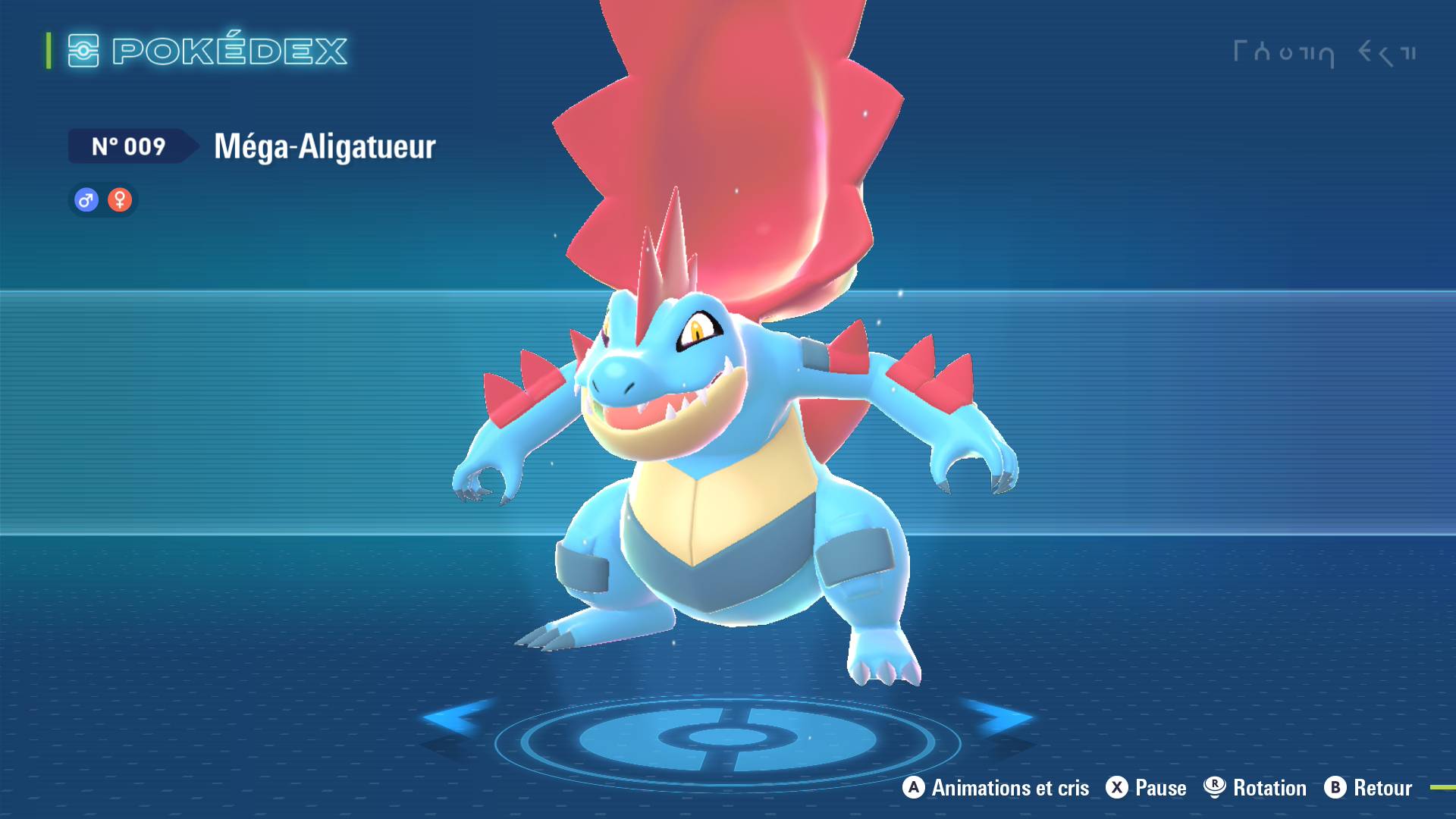The height and width of the screenshot is (819, 1456).
Task: Show the previous Pokédex entry with left arrow
Action: 453,717
